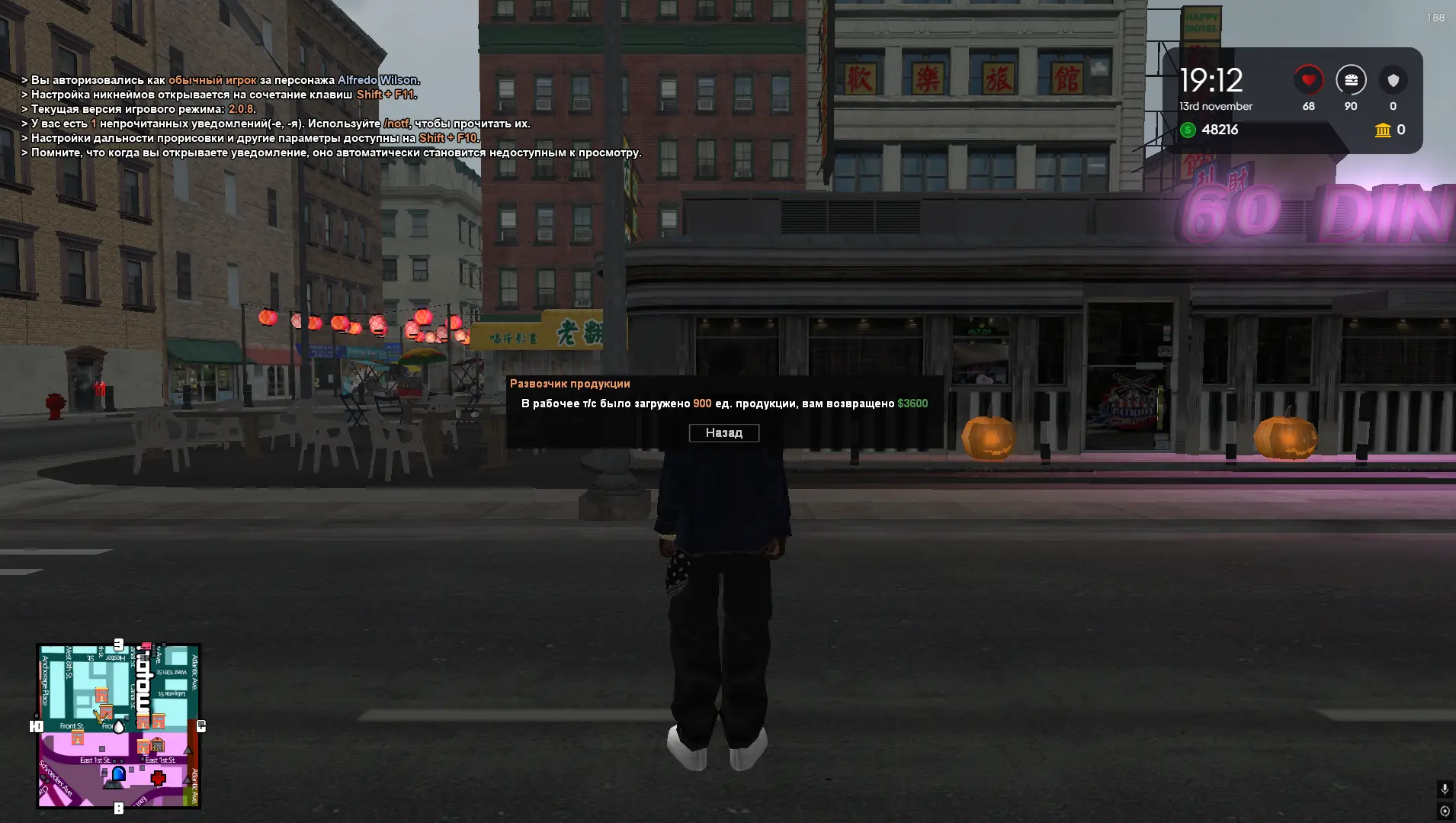Click the red heart health icon
The width and height of the screenshot is (1456, 823).
[1309, 79]
